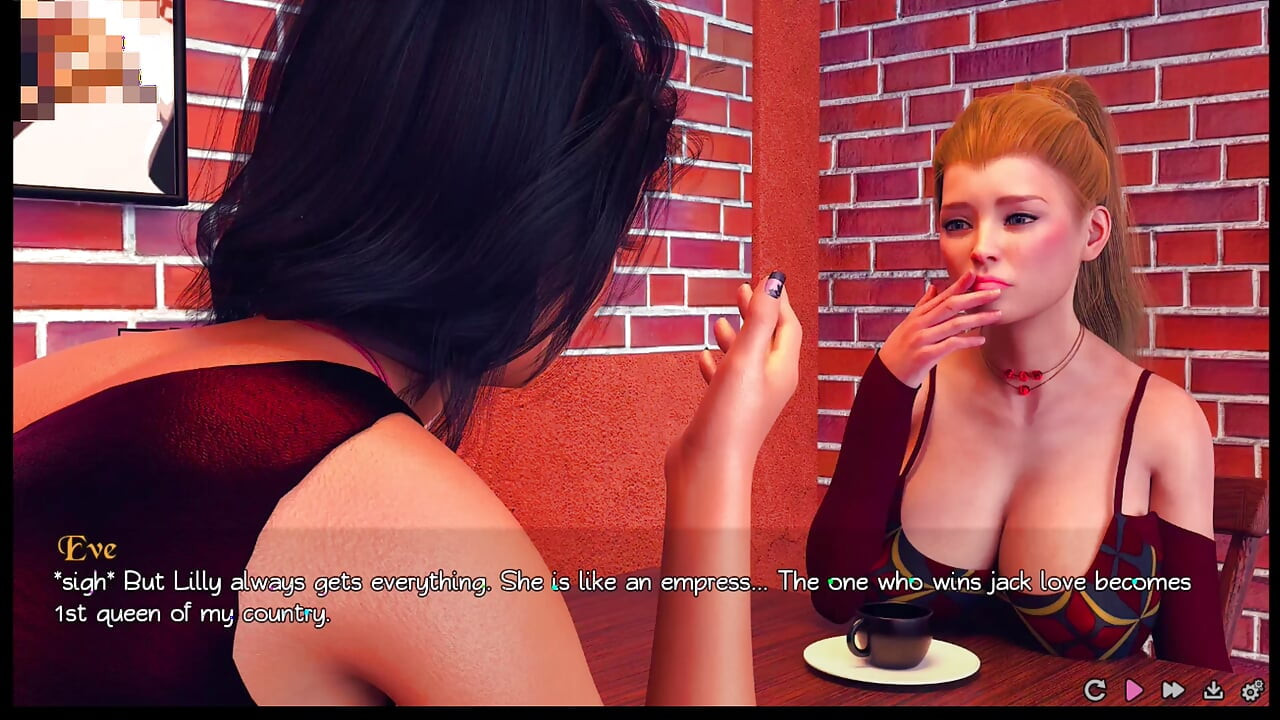Toggle the pink auto-play arrow
The height and width of the screenshot is (720, 1280).
click(x=1134, y=690)
